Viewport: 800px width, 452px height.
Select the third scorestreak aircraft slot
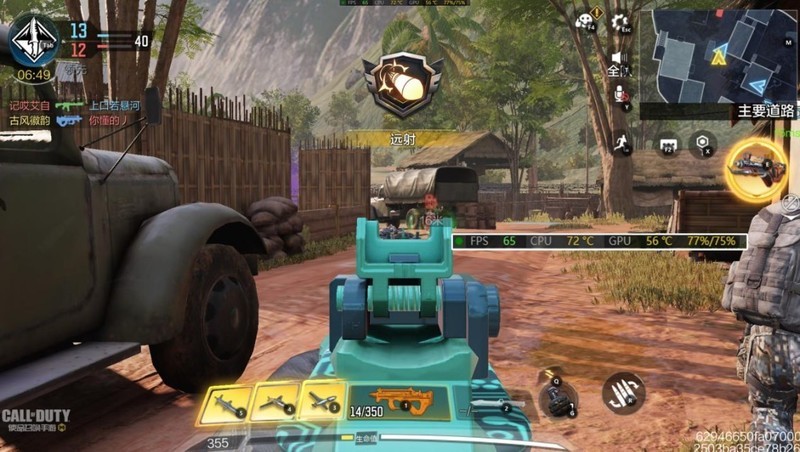pos(322,401)
